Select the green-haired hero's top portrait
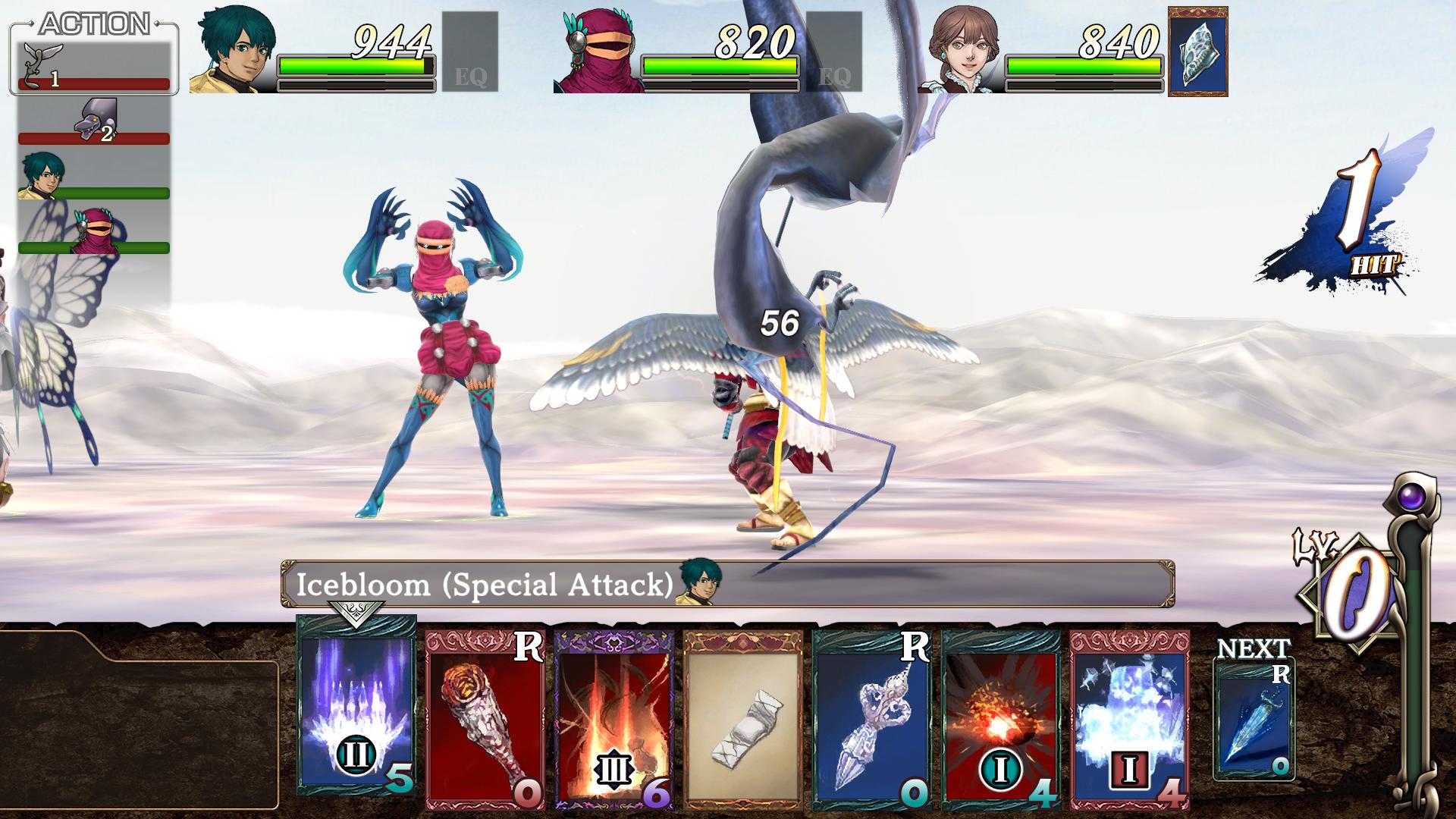This screenshot has height=819, width=1456. click(x=232, y=52)
